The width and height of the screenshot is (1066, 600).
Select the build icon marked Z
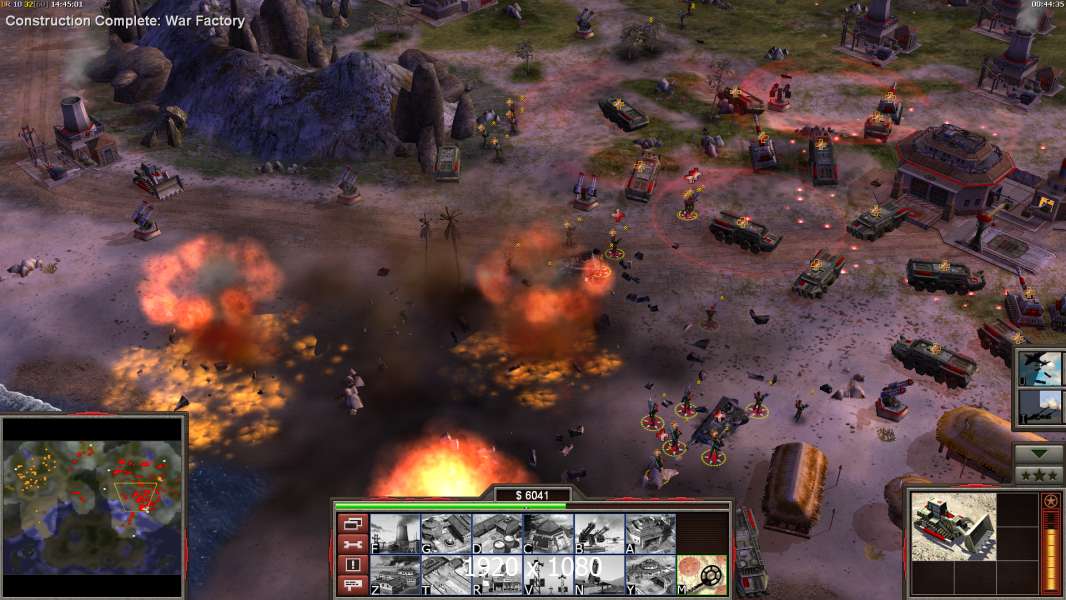tap(395, 575)
